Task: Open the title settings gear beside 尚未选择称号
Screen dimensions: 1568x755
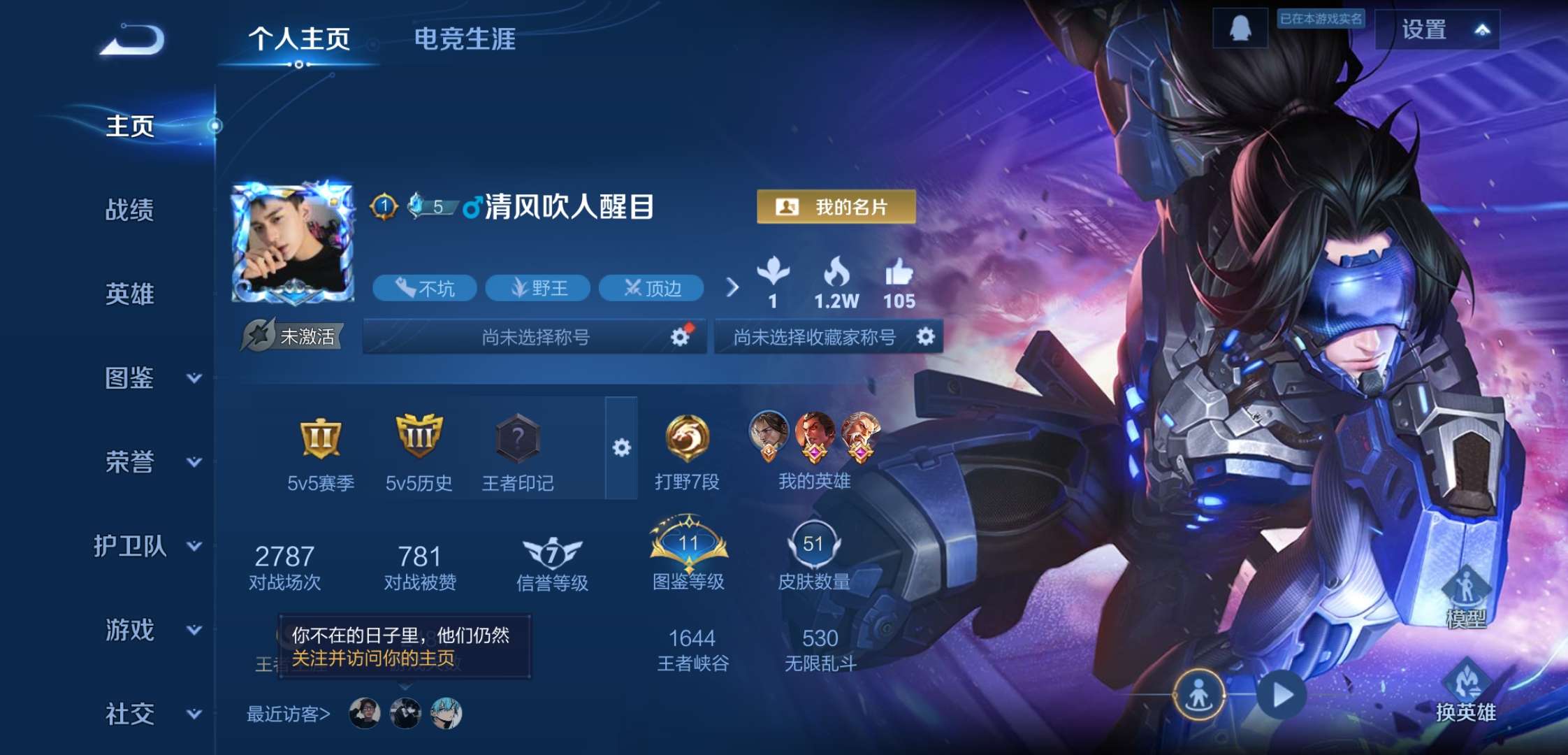Action: pos(679,337)
